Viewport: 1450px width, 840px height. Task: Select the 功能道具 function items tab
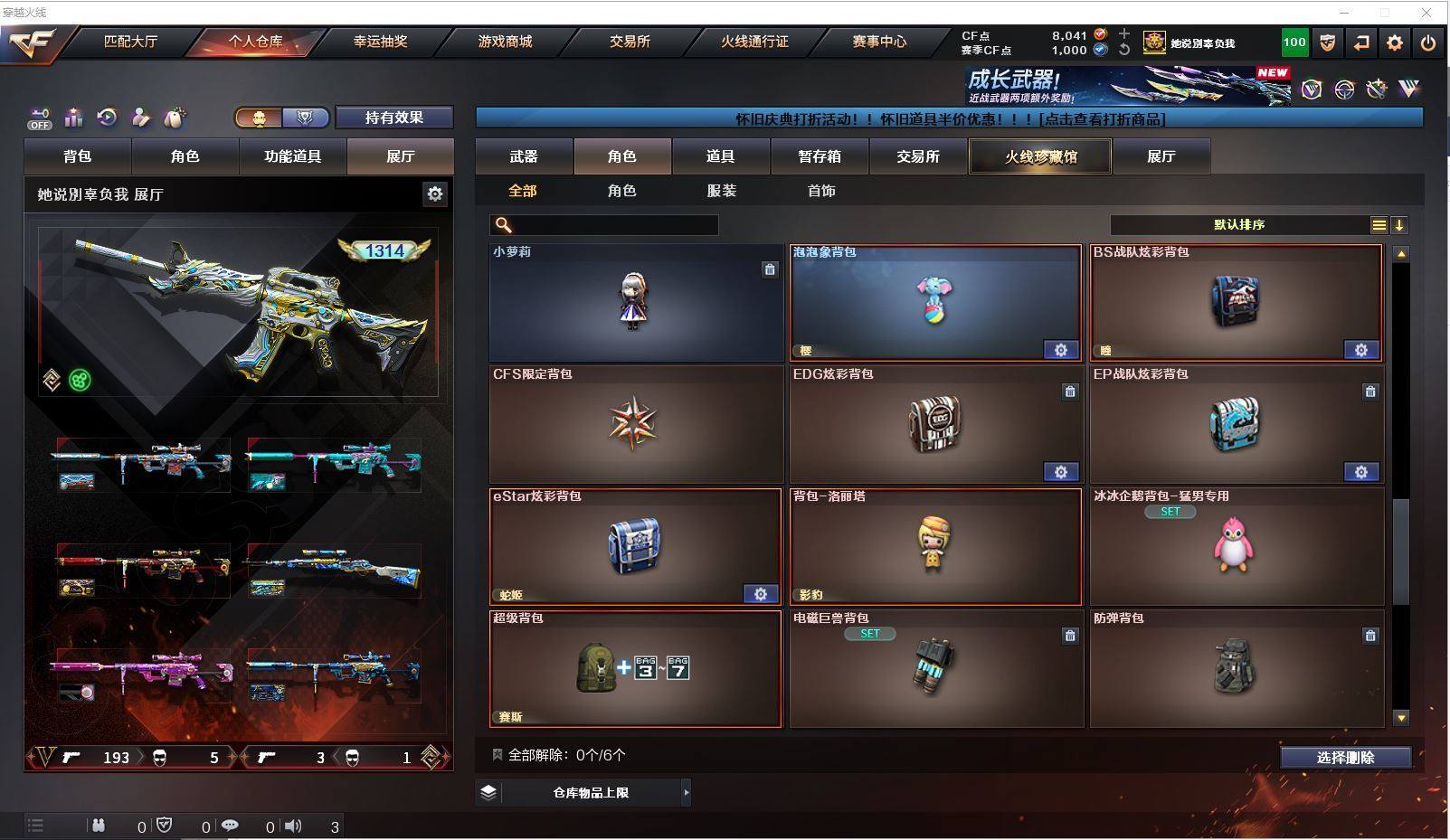[x=292, y=156]
